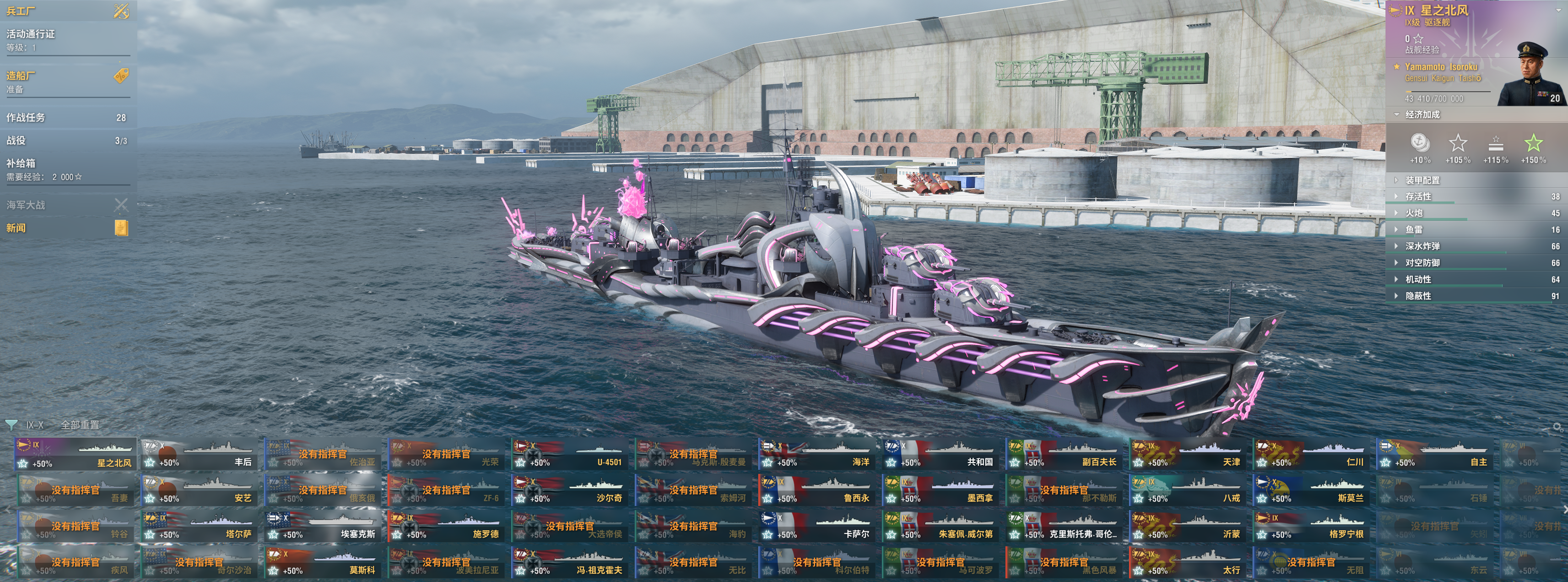
Task: Expand the 装甲配置 armor layout section
Action: click(x=1422, y=180)
